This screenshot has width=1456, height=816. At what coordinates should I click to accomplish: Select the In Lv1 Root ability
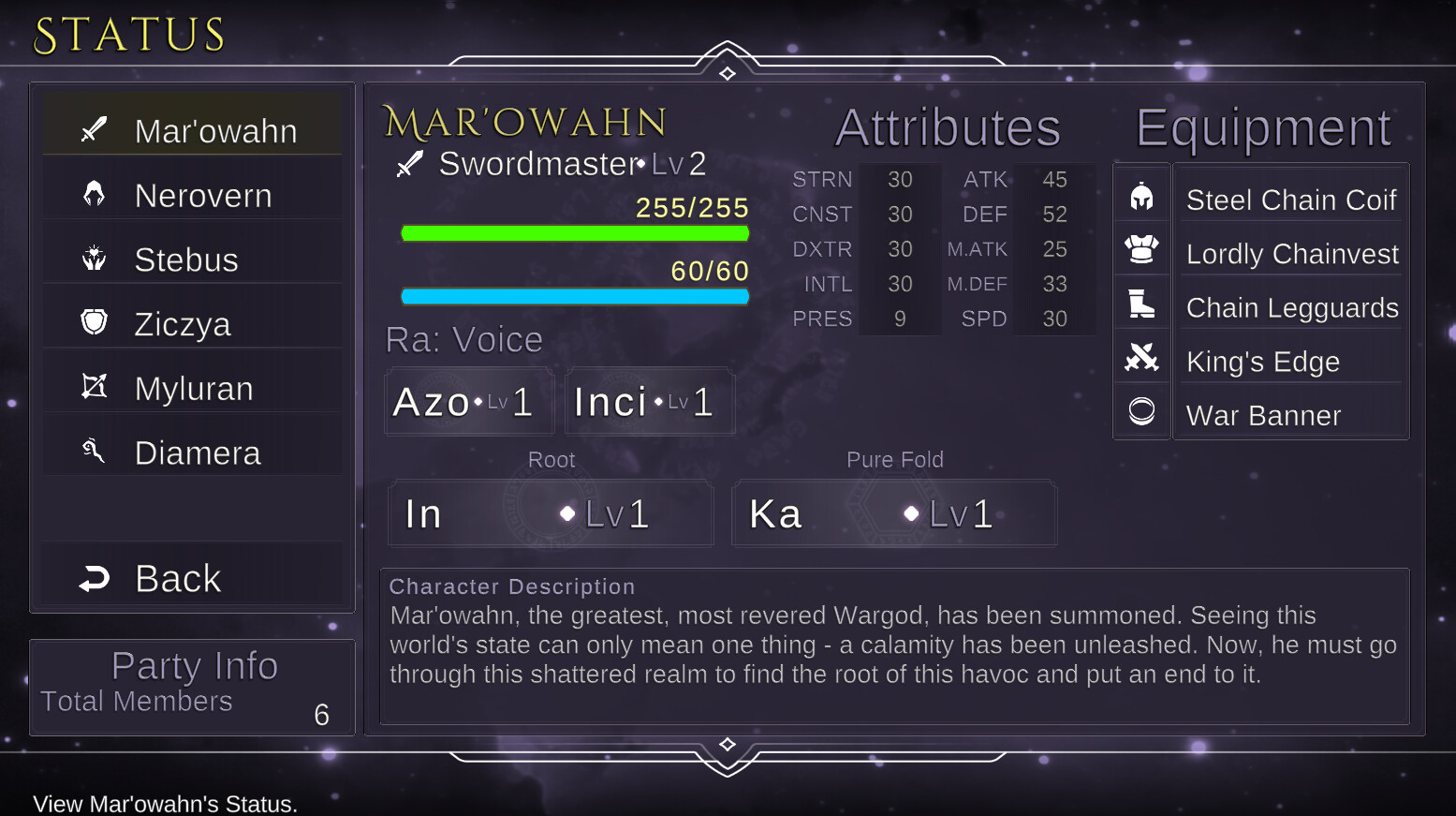pyautogui.click(x=551, y=512)
